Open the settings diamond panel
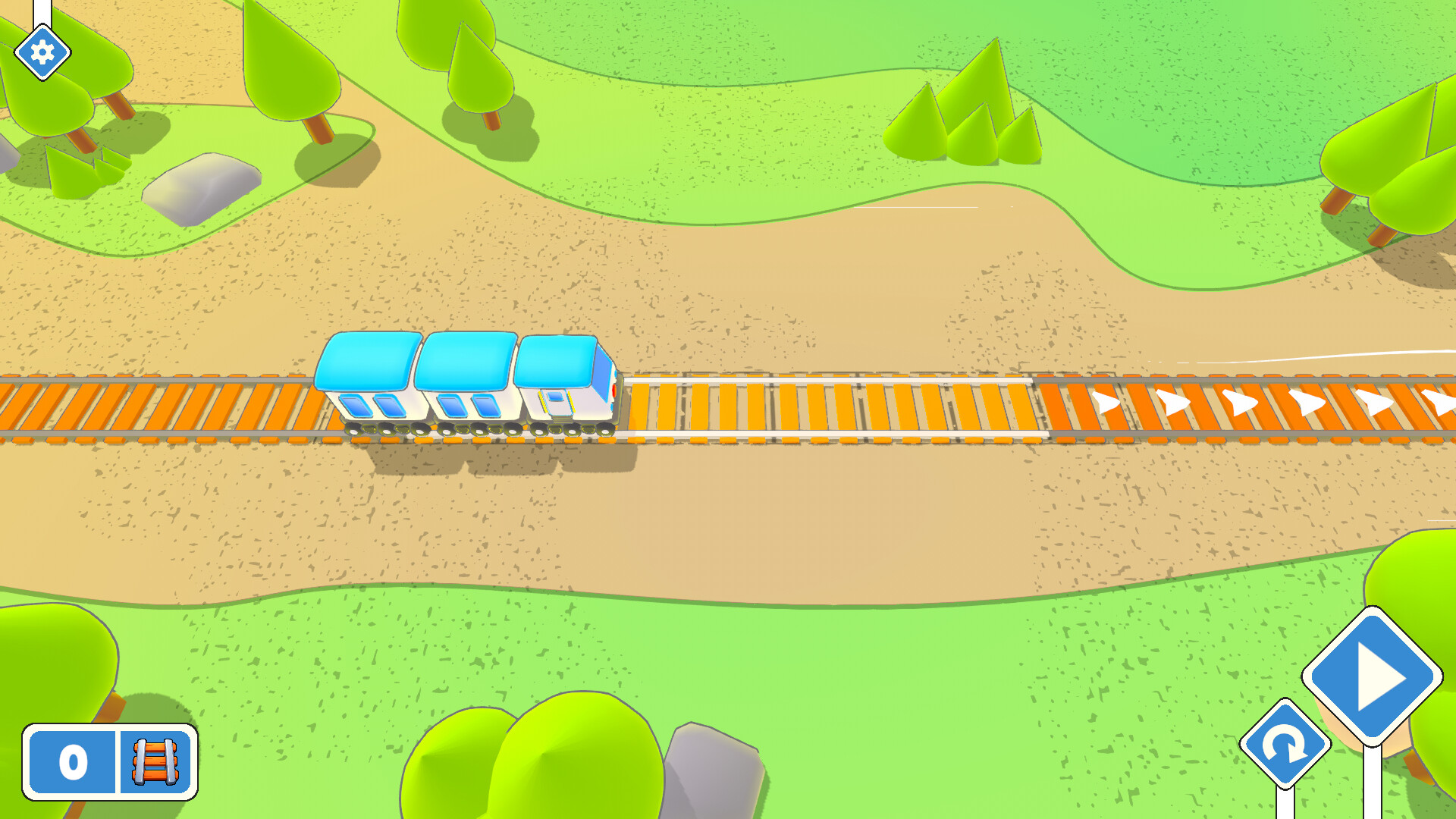 click(x=42, y=51)
